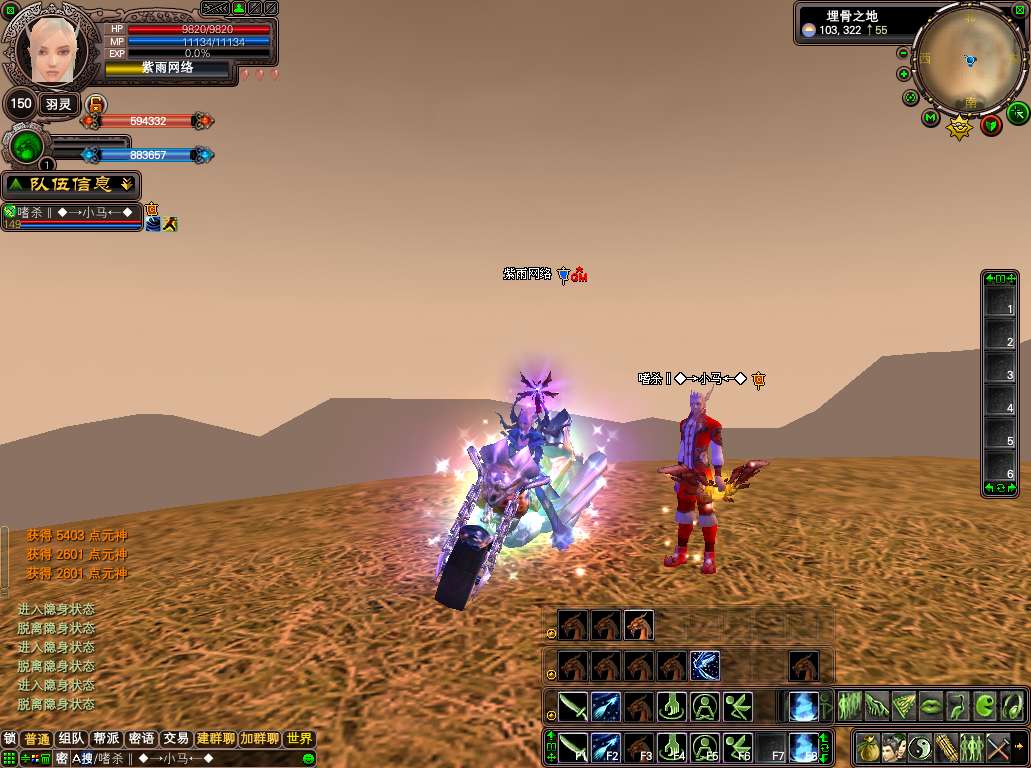Switch to the 交易 trade channel

176,739
